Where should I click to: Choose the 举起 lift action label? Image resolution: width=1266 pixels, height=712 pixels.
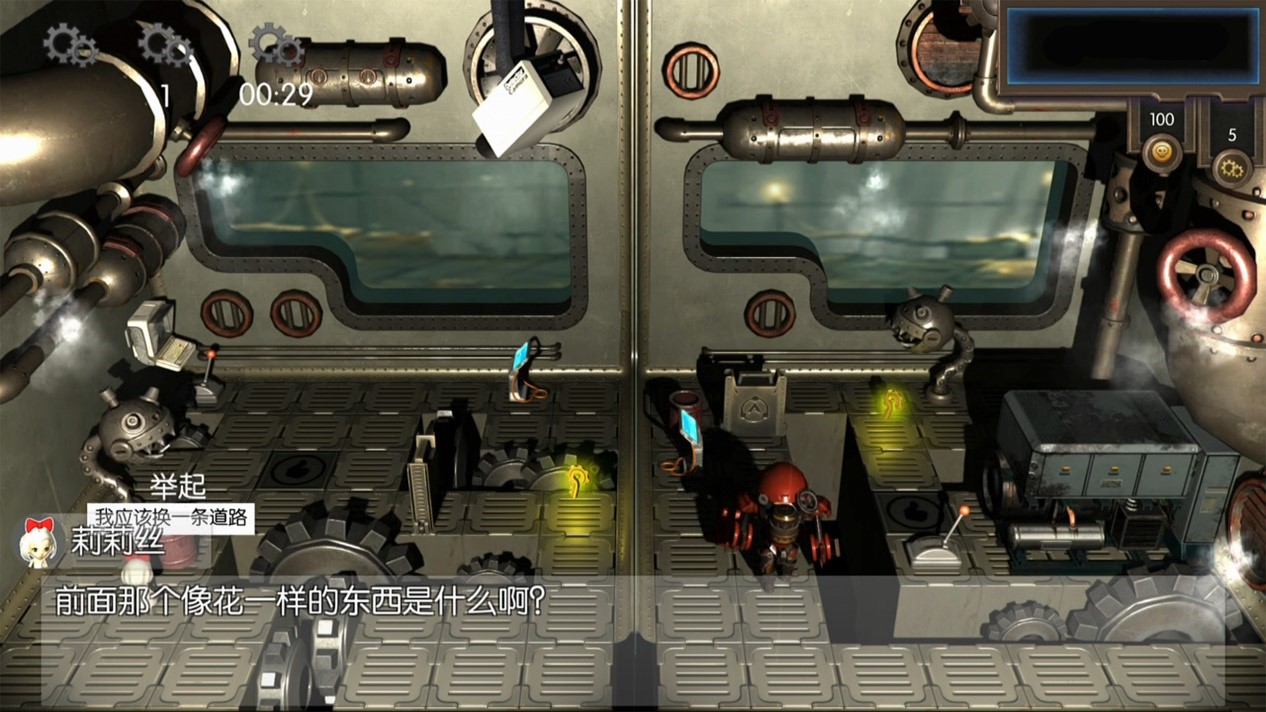pyautogui.click(x=177, y=487)
